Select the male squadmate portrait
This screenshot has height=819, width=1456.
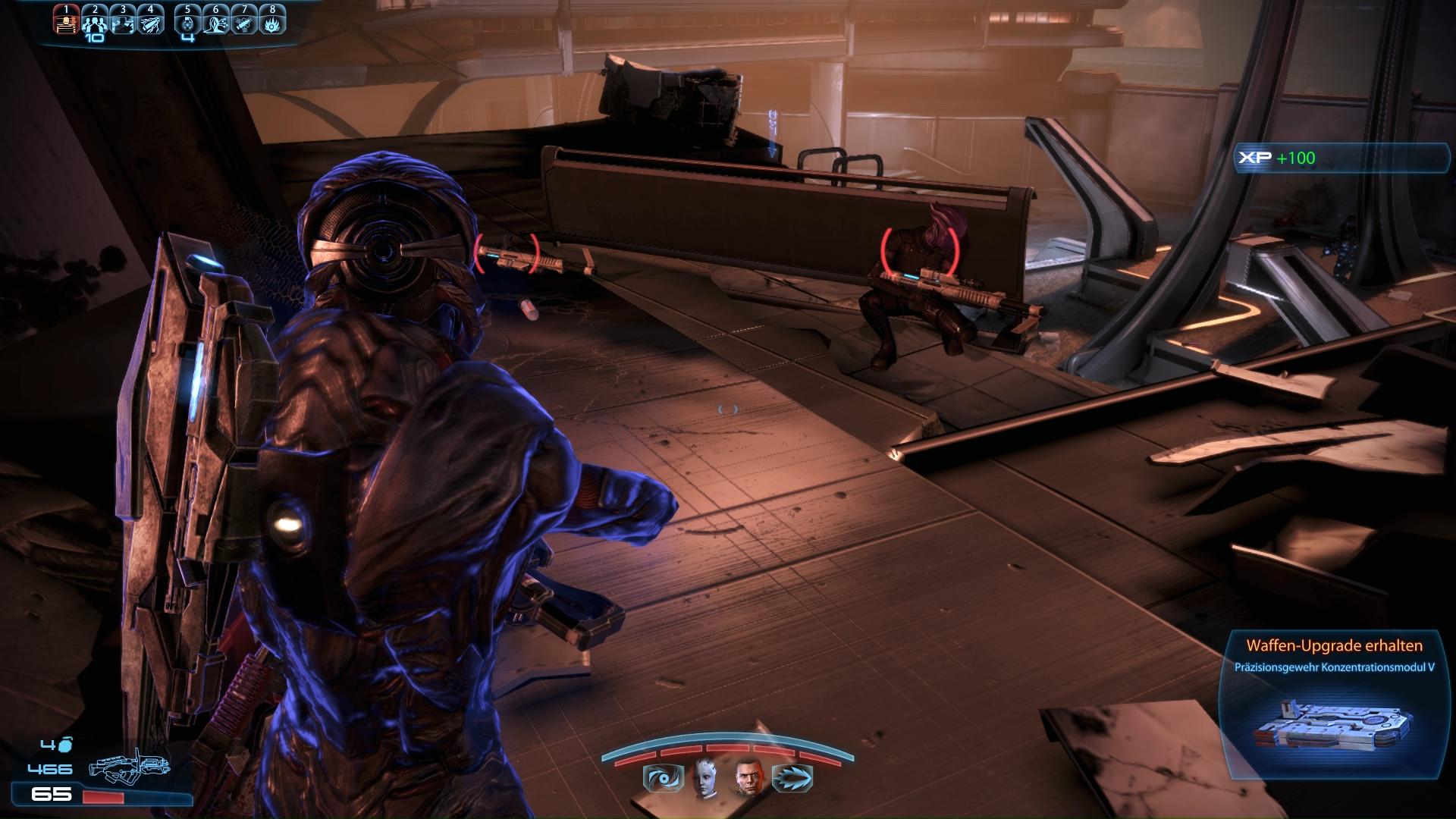(747, 779)
